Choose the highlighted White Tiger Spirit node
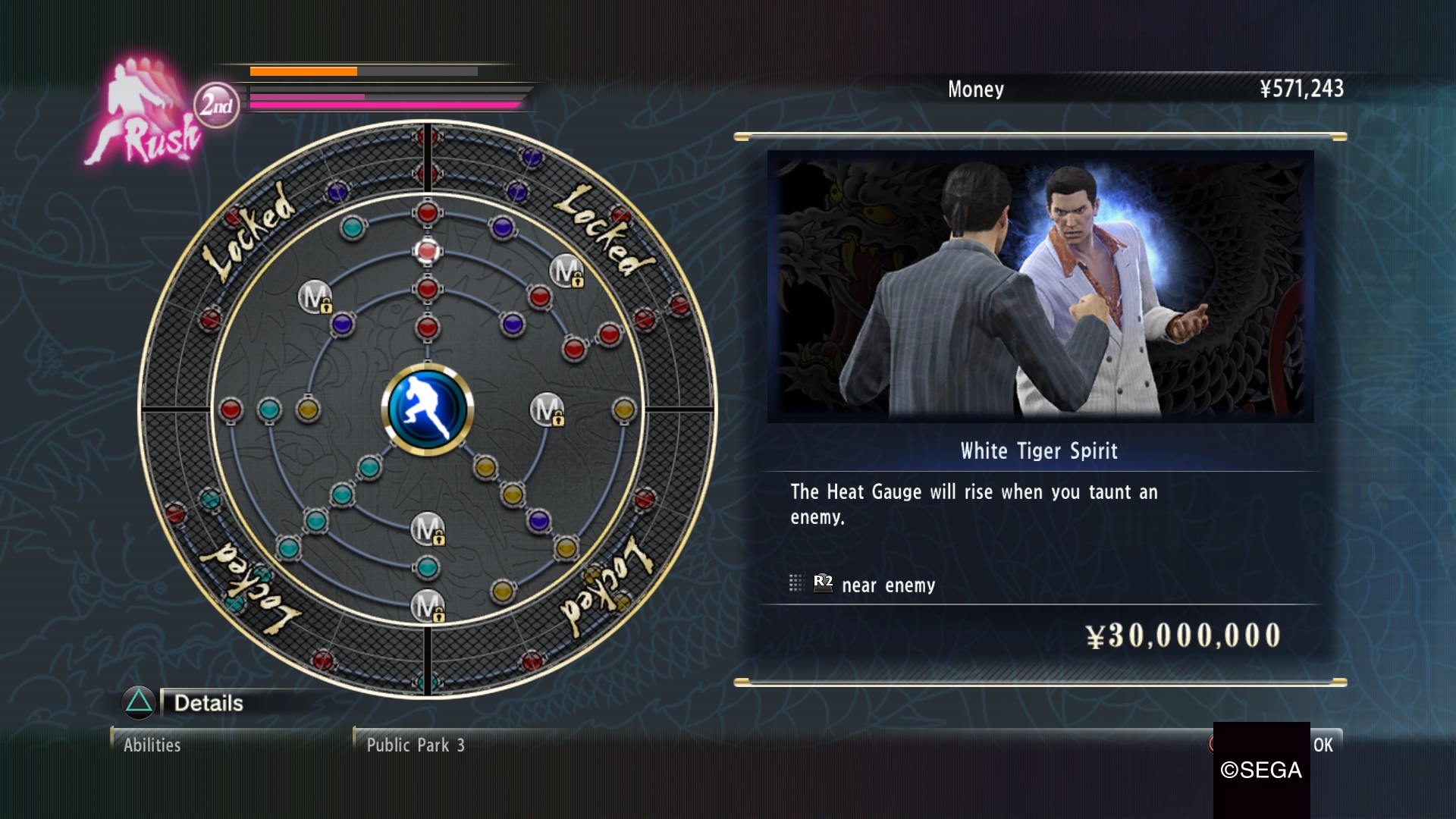Viewport: 1456px width, 819px height. (x=427, y=250)
